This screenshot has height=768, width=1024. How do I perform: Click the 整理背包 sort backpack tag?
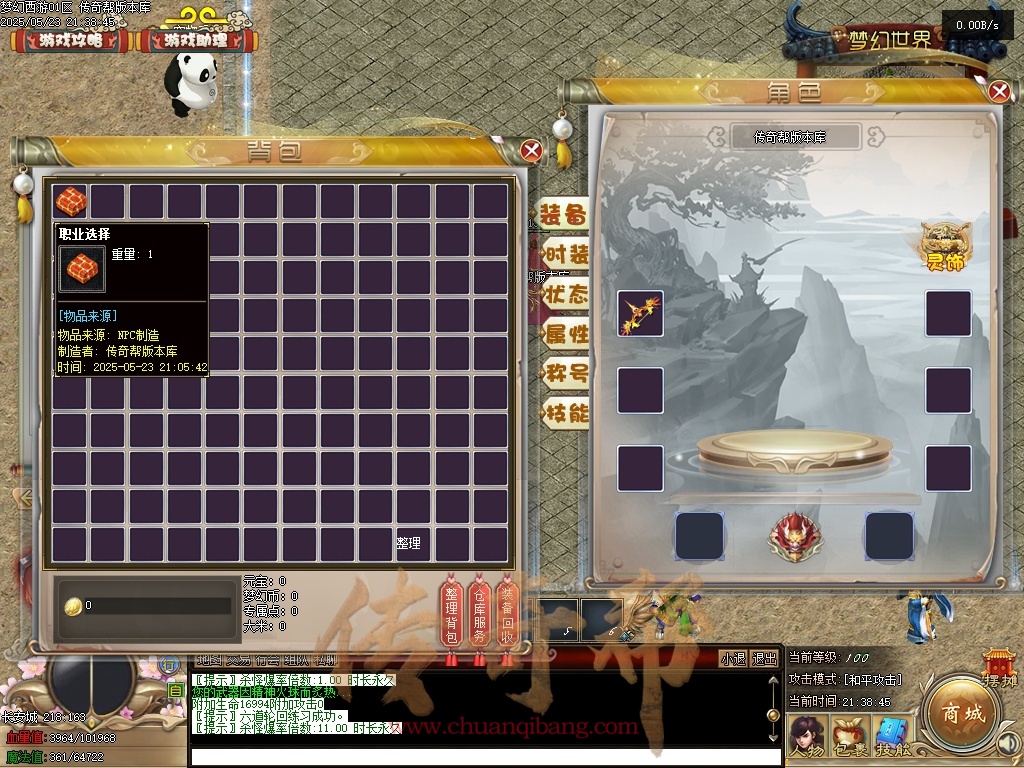pyautogui.click(x=451, y=614)
